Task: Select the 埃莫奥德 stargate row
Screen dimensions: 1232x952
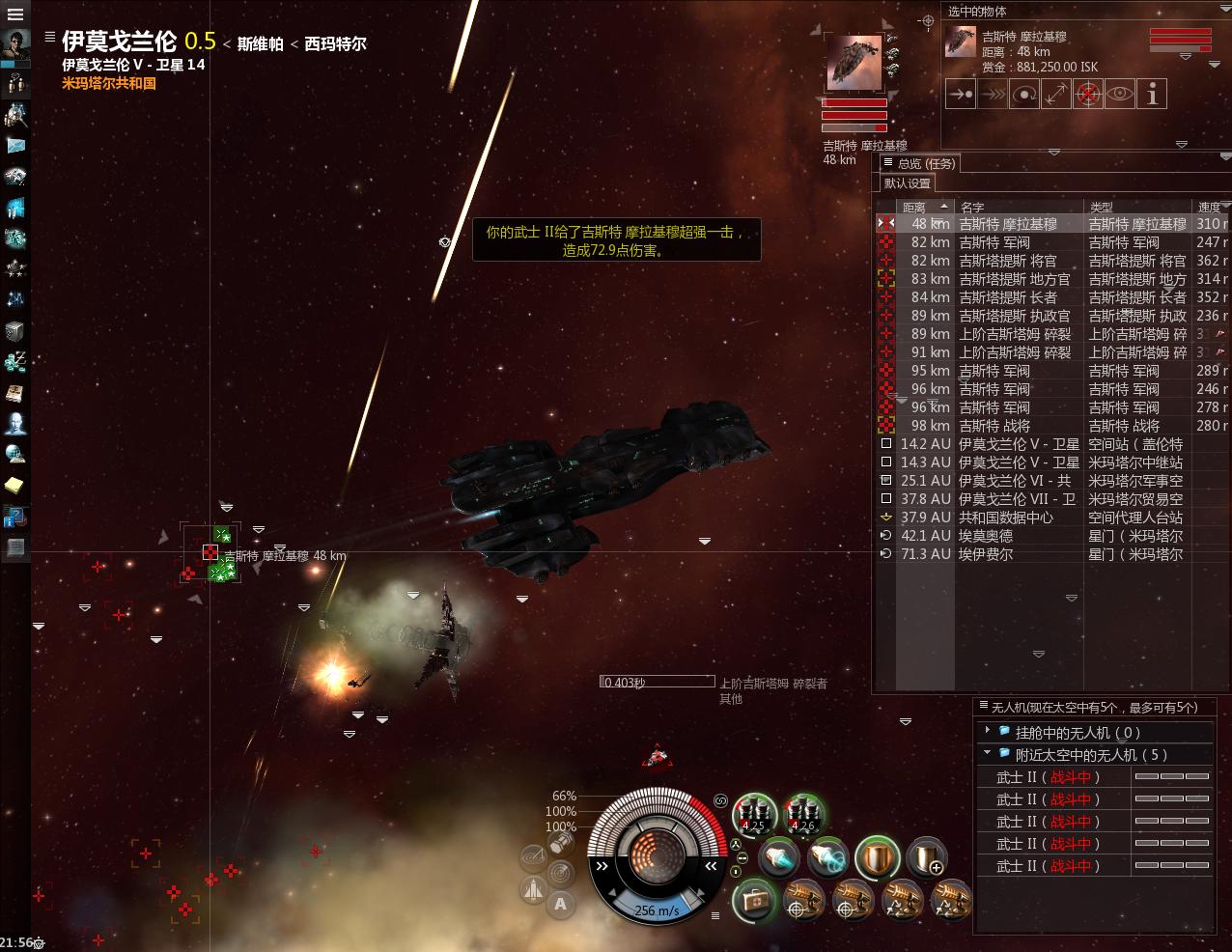Action: point(985,536)
